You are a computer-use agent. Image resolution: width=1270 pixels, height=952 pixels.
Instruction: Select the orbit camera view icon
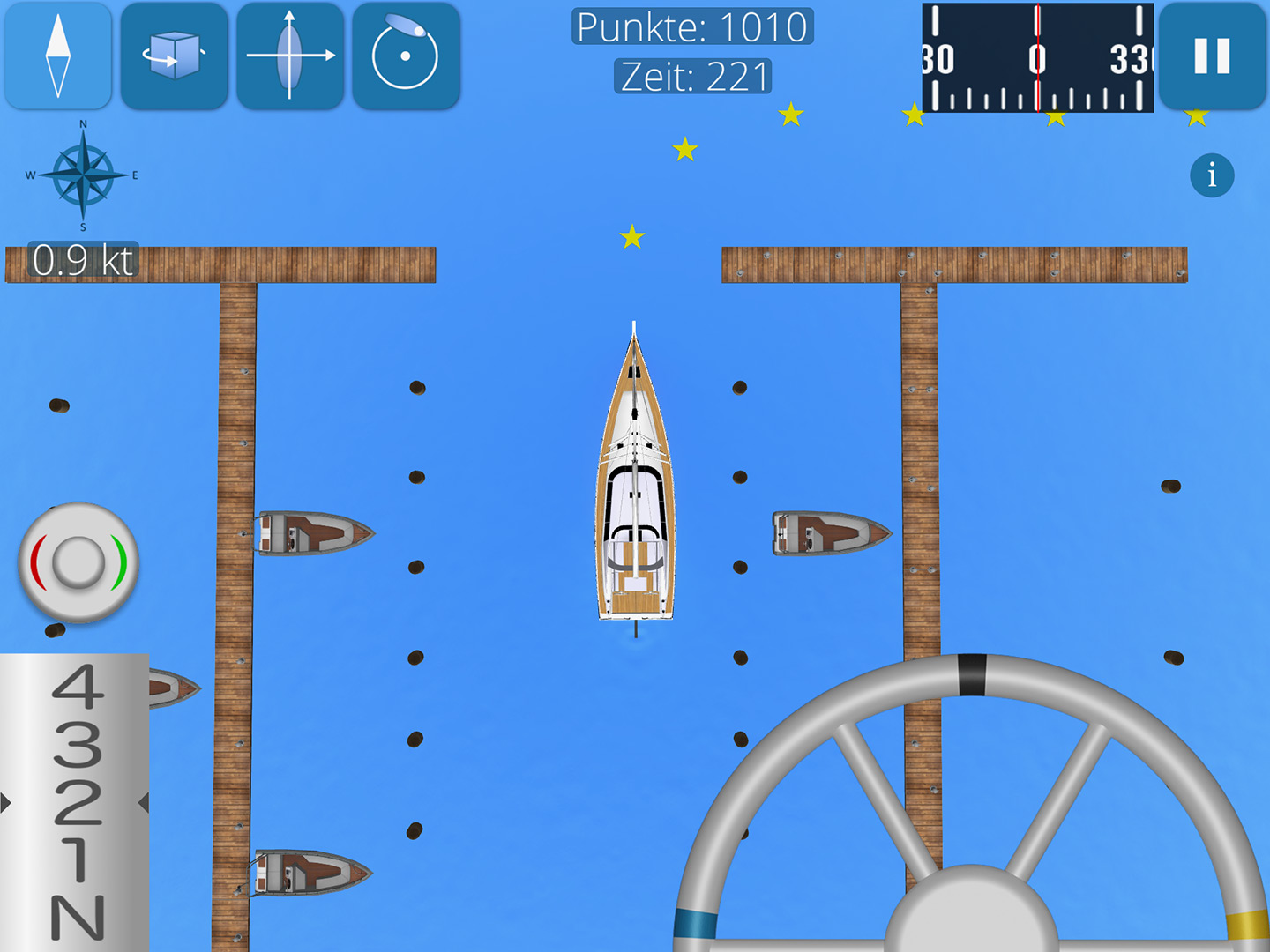click(x=407, y=56)
